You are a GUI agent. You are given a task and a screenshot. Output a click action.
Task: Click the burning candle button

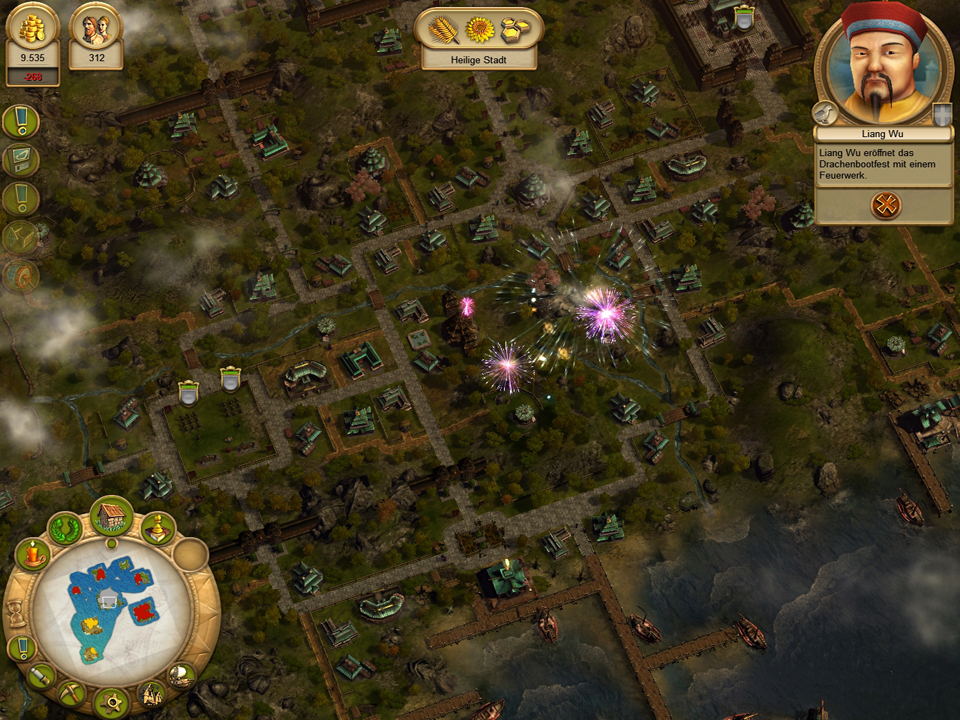tap(32, 554)
